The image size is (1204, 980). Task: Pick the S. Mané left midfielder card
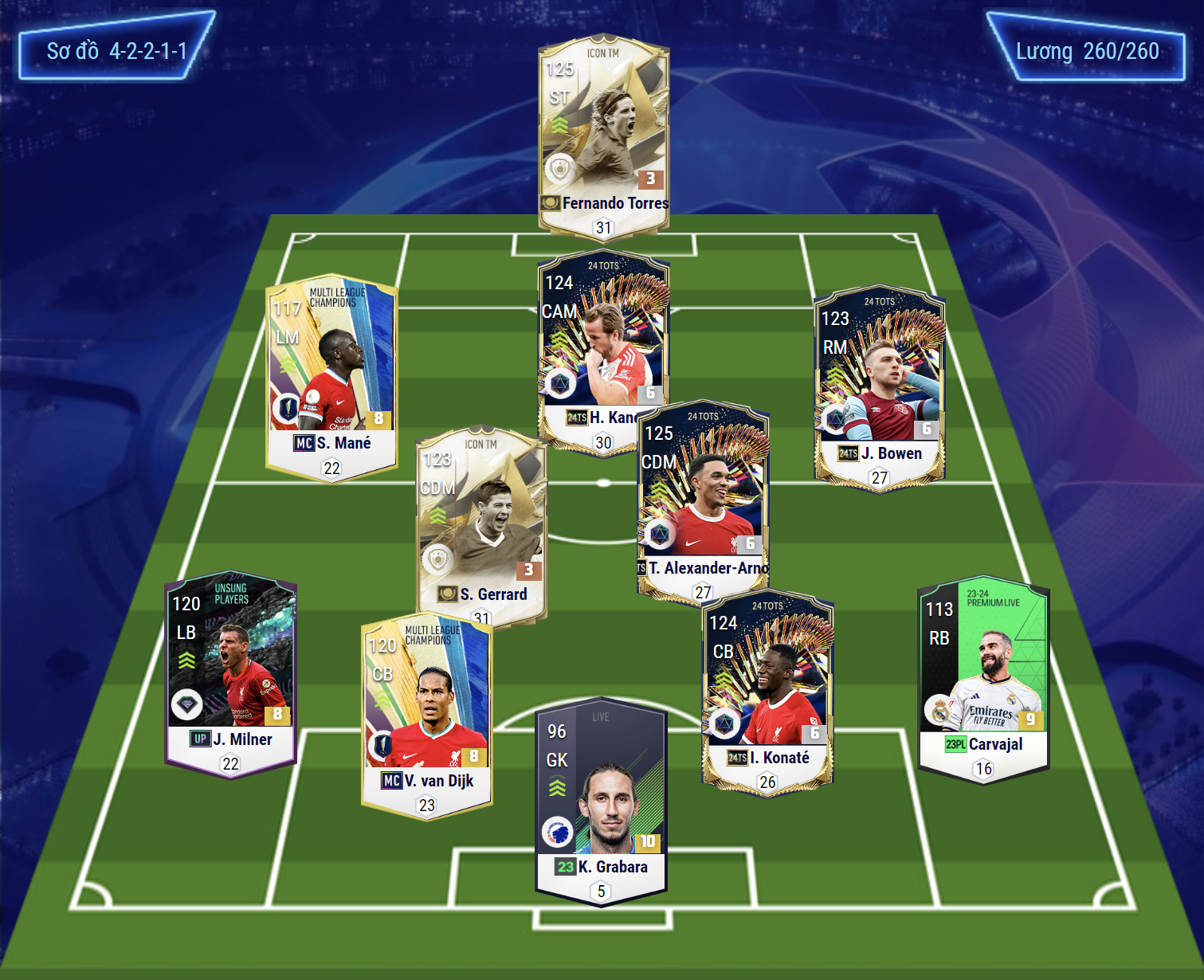click(x=331, y=374)
